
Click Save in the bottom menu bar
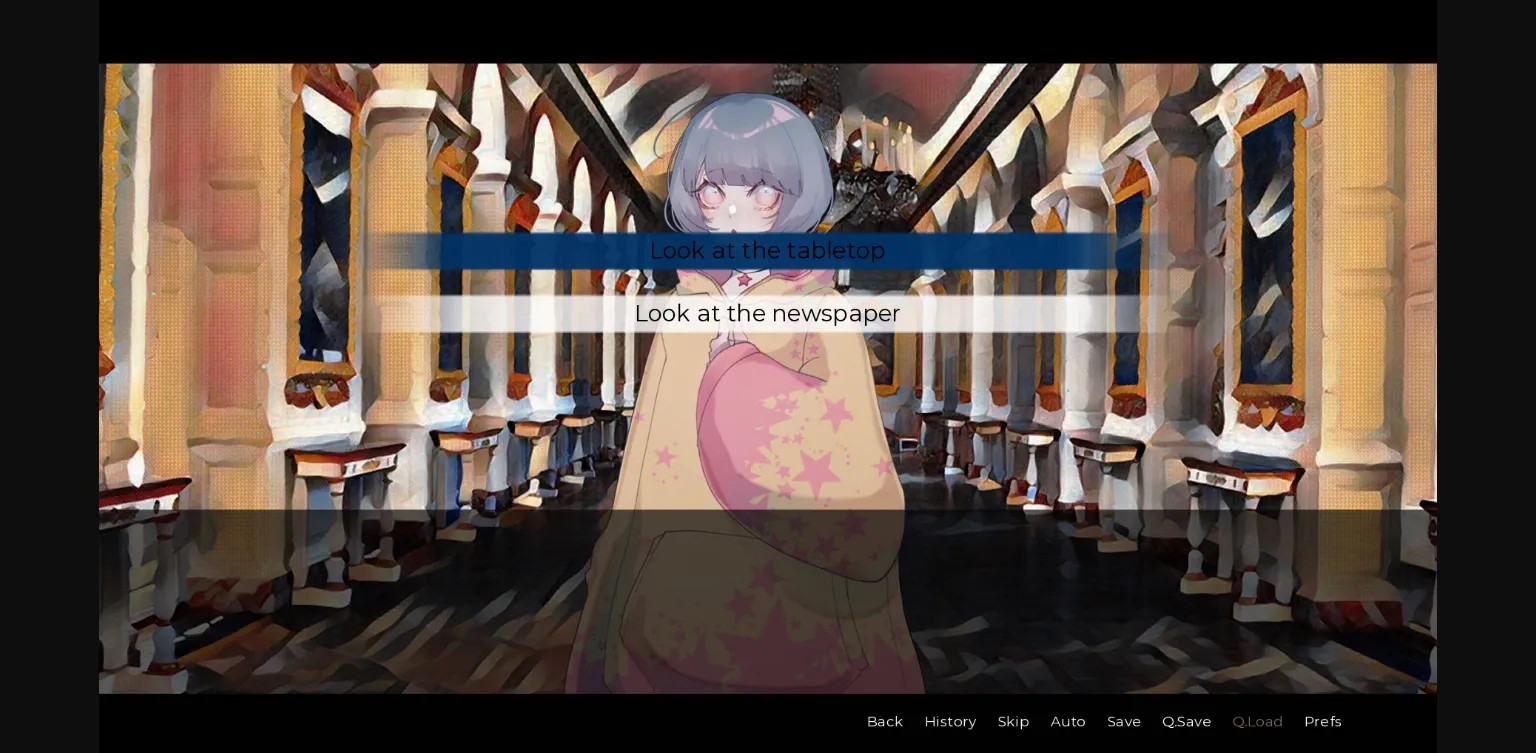pos(1124,721)
